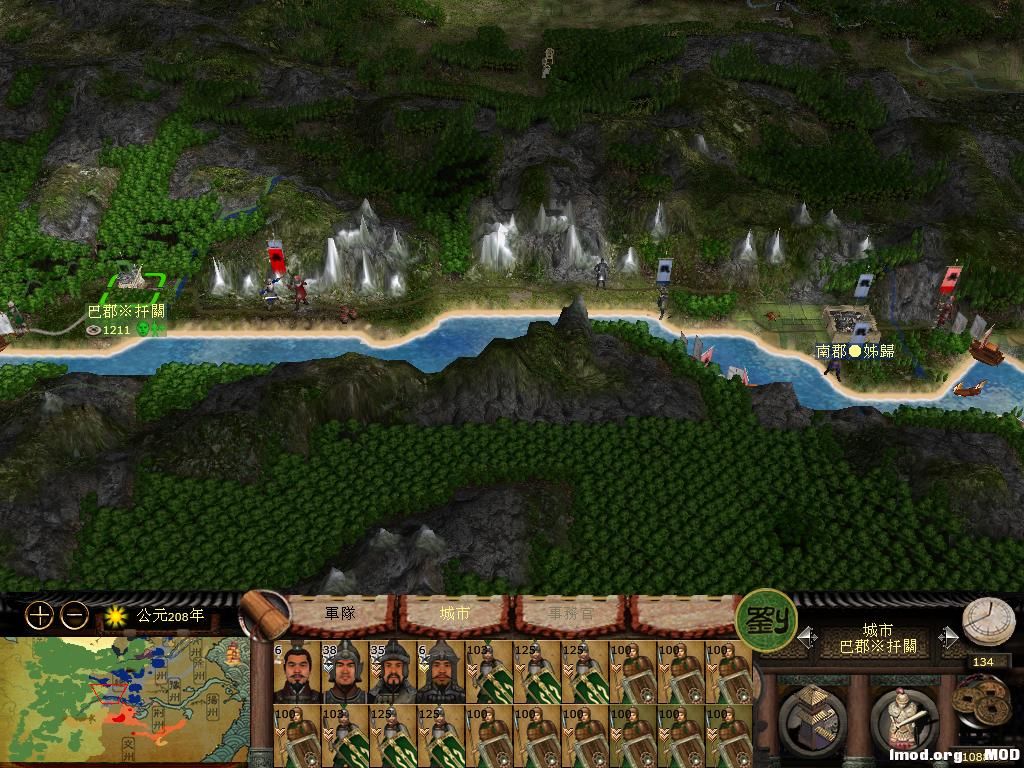This screenshot has height=768, width=1024.
Task: Click on the campaign minimap
Action: point(124,702)
